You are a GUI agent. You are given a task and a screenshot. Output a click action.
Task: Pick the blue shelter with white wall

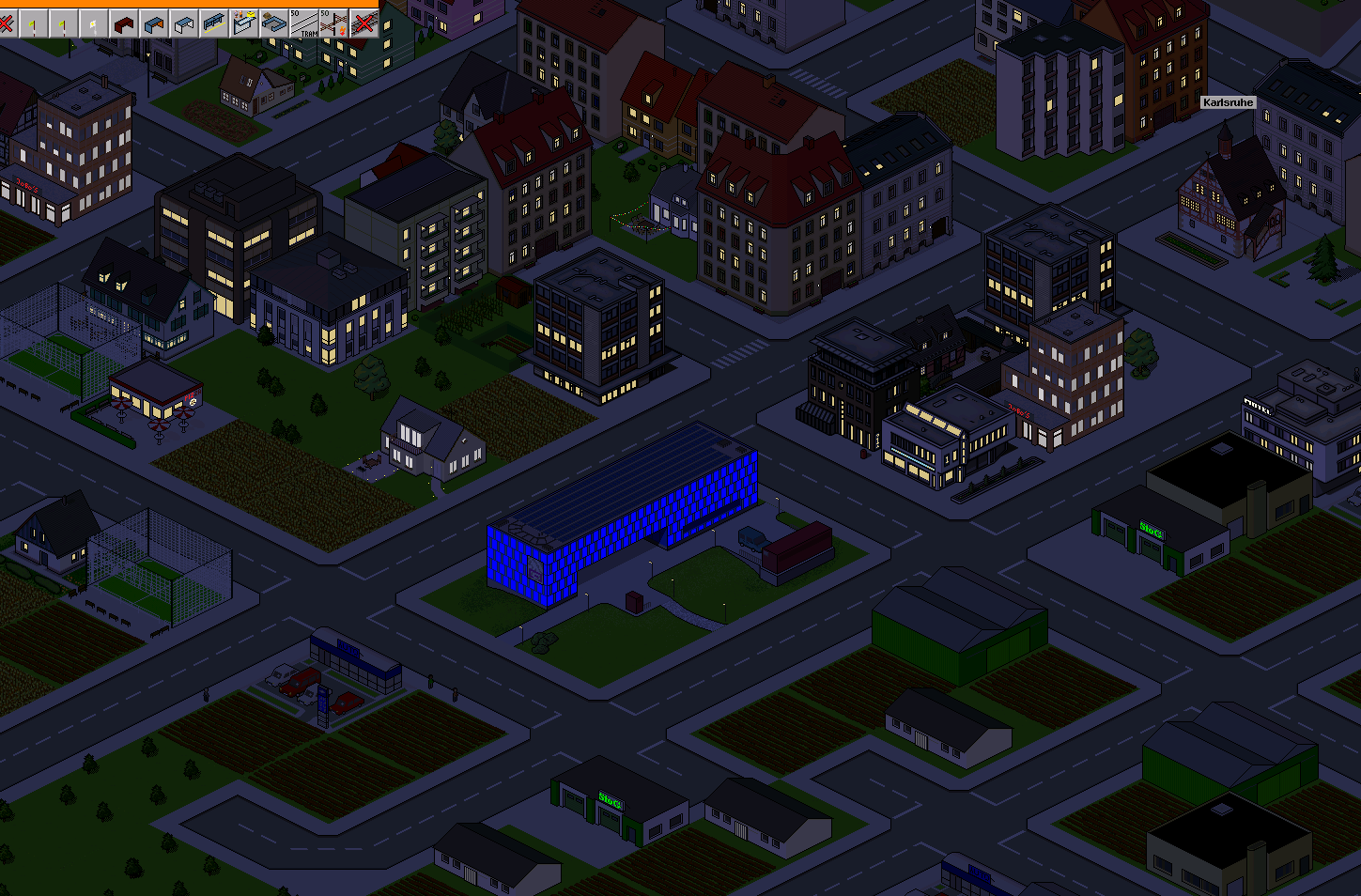[x=183, y=23]
